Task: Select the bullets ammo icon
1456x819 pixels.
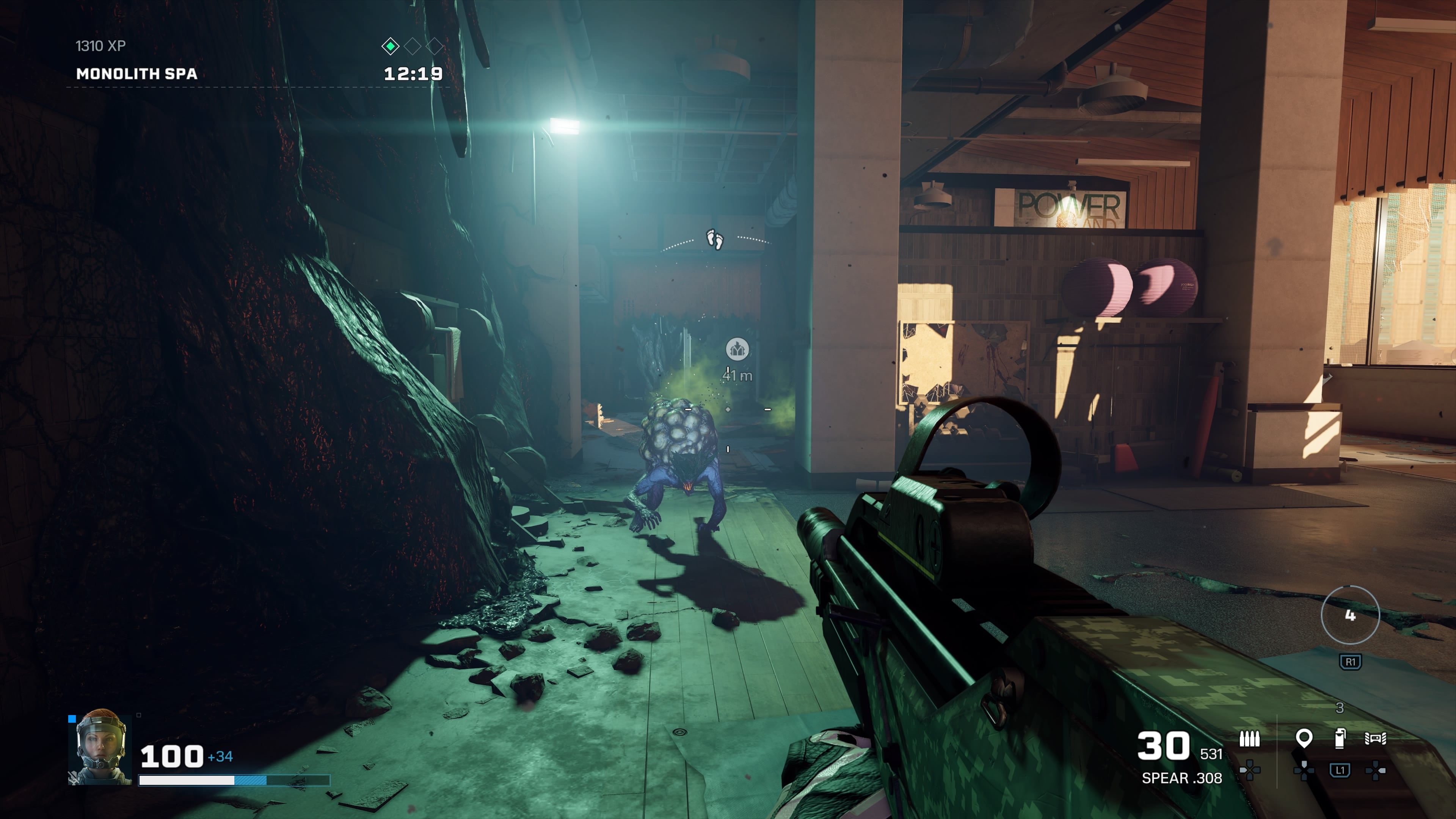Action: click(1249, 739)
